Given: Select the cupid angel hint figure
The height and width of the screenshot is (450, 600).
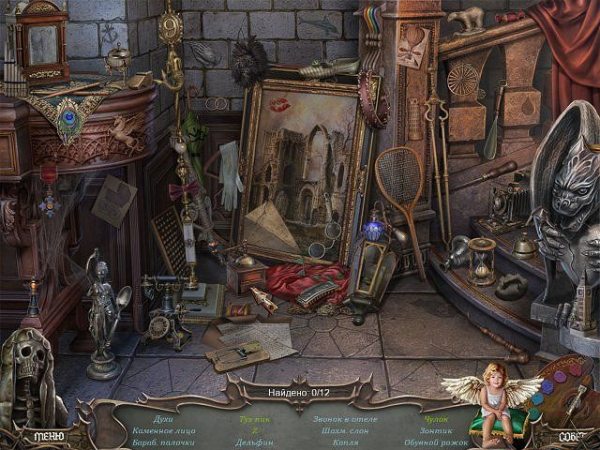Looking at the screenshot, I should click(490, 400).
